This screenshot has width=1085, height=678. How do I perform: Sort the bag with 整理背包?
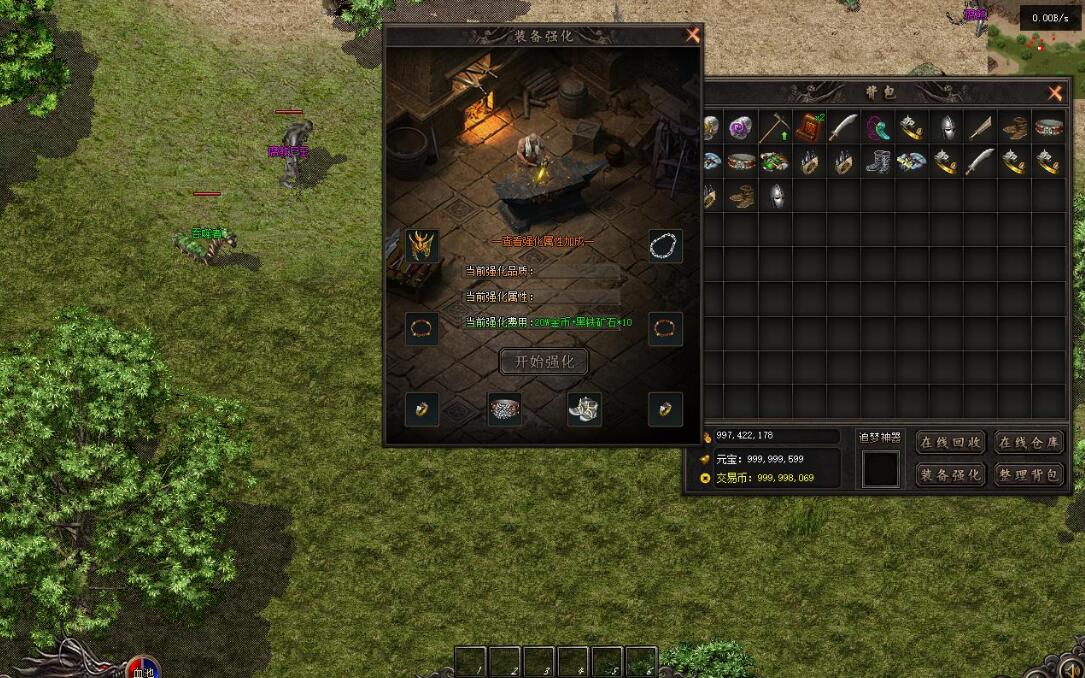pyautogui.click(x=1028, y=475)
